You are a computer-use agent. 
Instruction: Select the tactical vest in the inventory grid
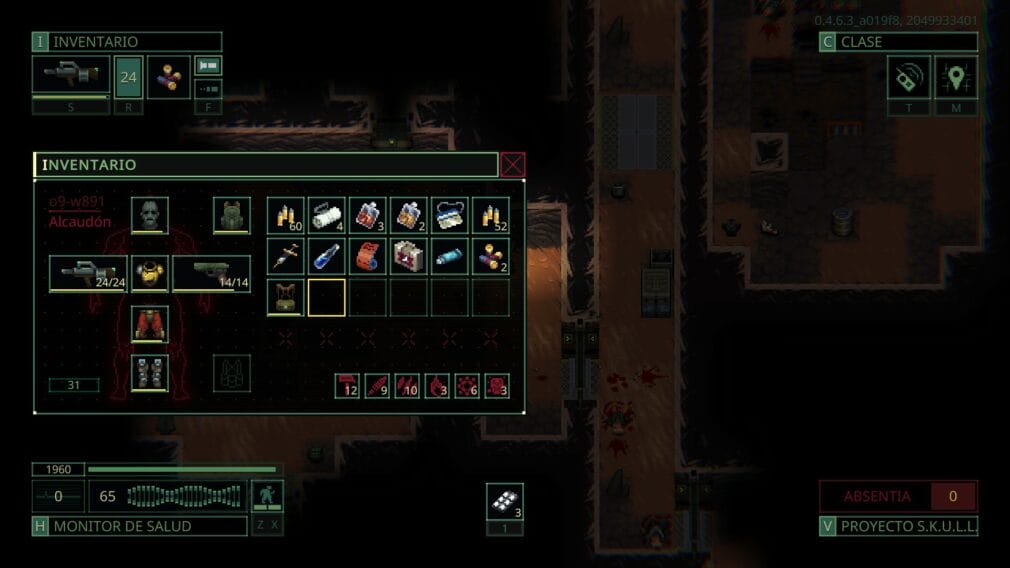[x=286, y=297]
